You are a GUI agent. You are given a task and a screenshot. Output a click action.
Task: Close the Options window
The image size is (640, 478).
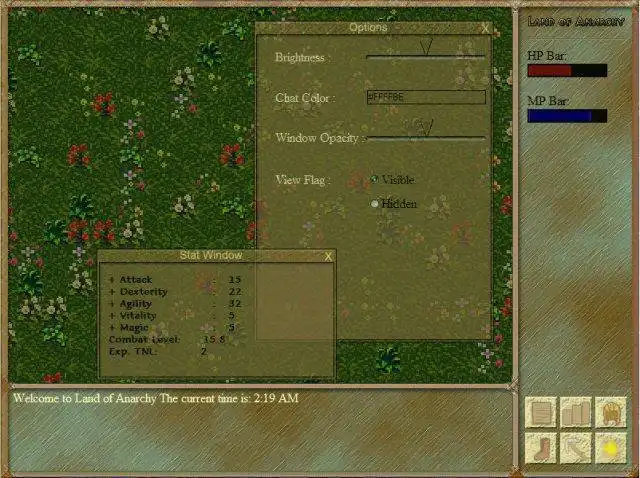tap(485, 29)
